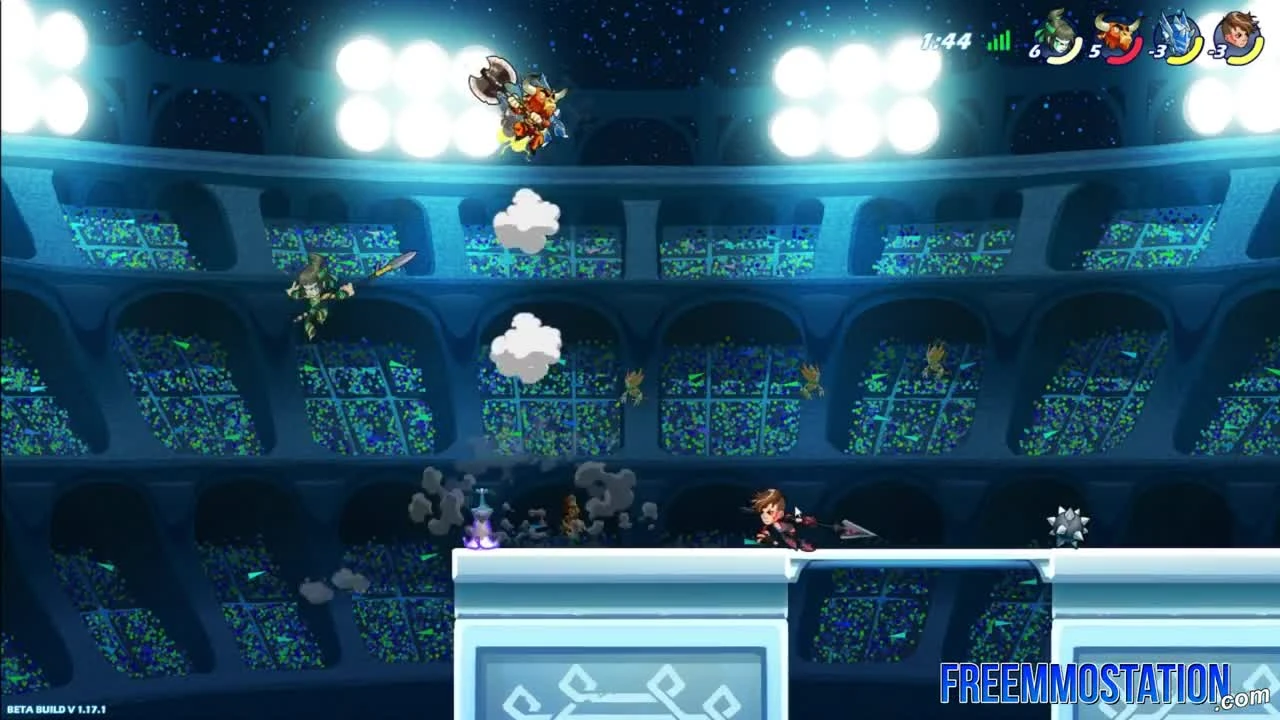Click the green connection strength bars indicator
Screen dimensions: 1280x720
click(999, 42)
